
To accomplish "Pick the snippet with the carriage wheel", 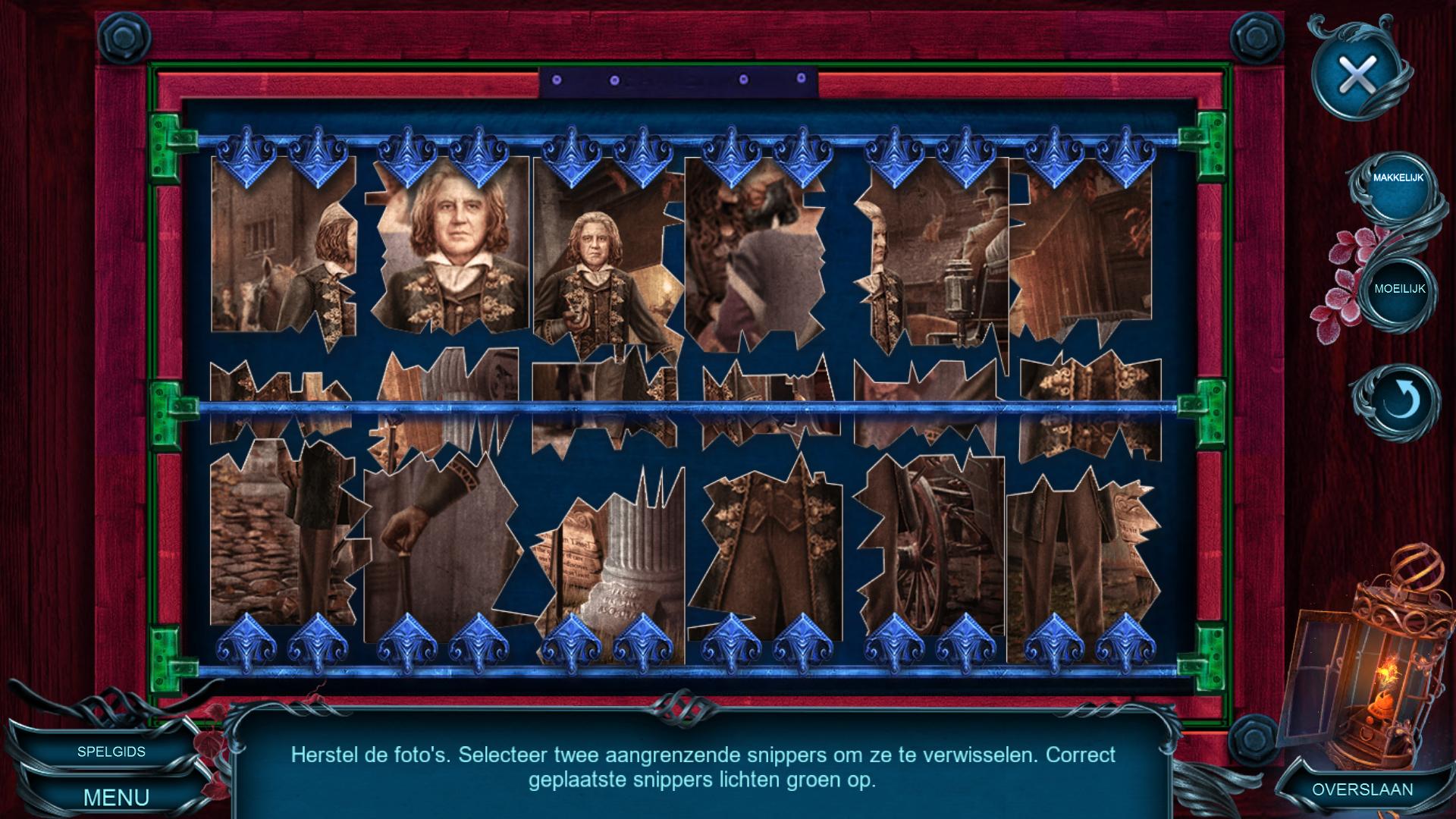I will [933, 546].
